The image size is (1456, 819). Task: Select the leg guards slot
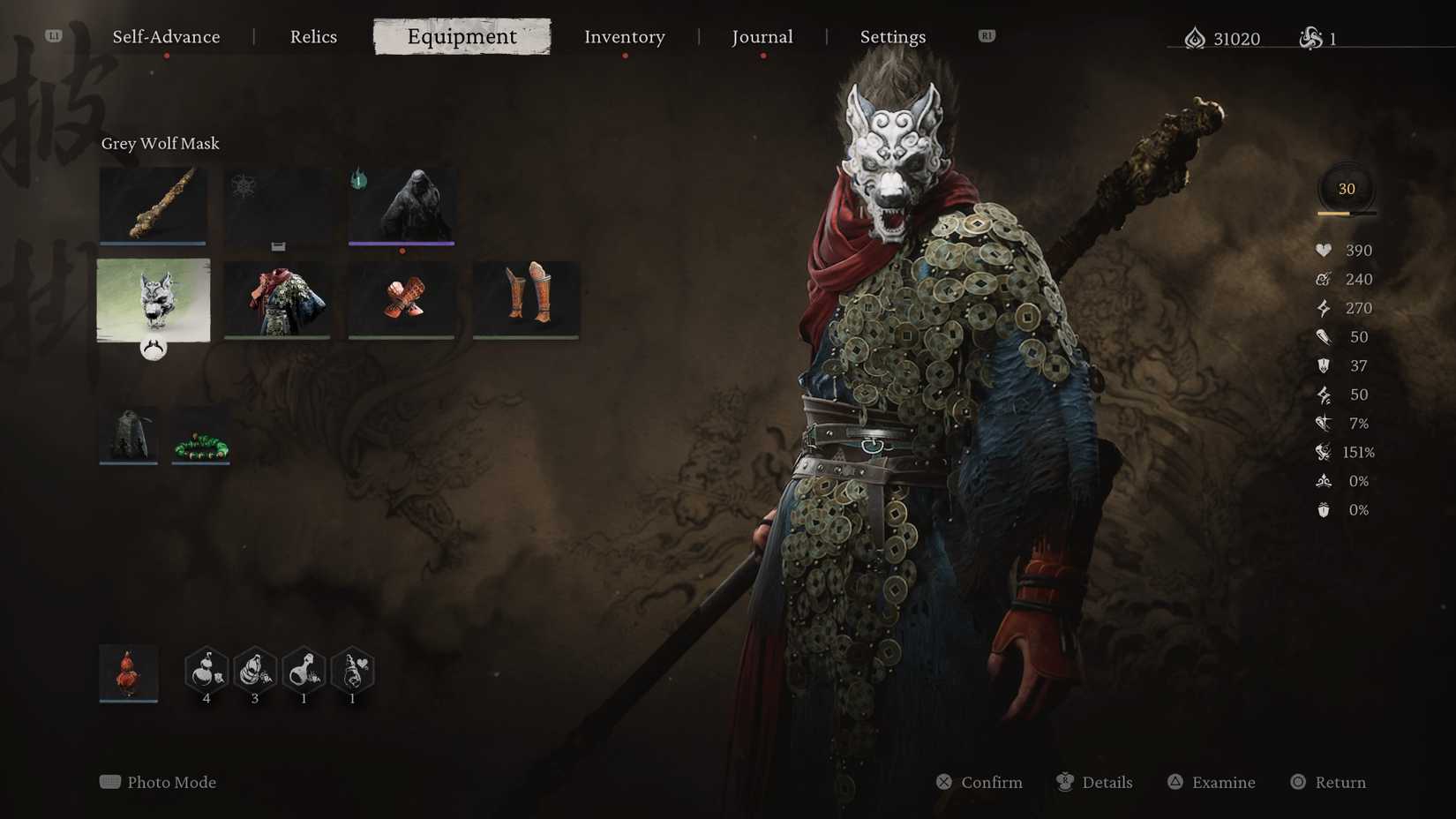coord(525,300)
